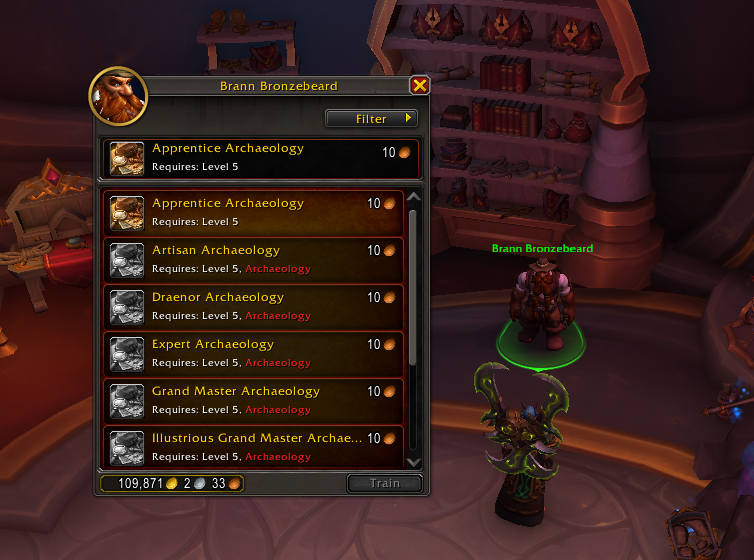Image resolution: width=754 pixels, height=560 pixels.
Task: Pick the Expert Archaeology entry
Action: pos(254,351)
